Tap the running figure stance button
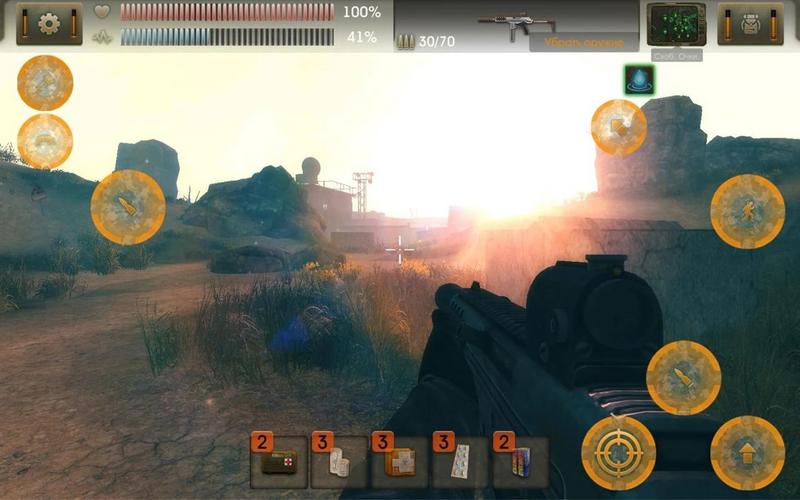Viewport: 800px width, 500px height. [x=747, y=211]
